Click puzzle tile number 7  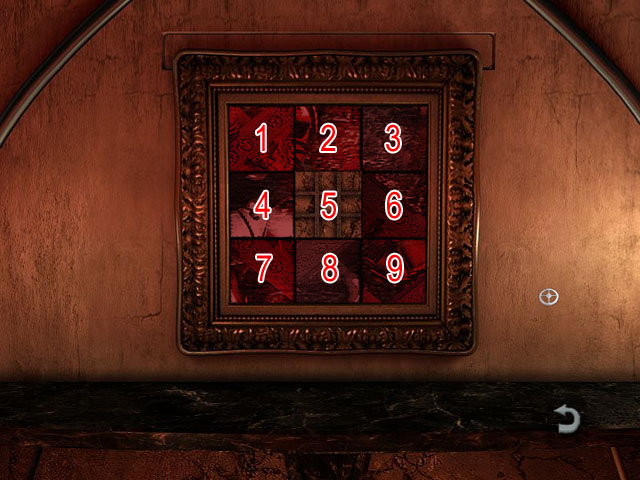click(262, 269)
